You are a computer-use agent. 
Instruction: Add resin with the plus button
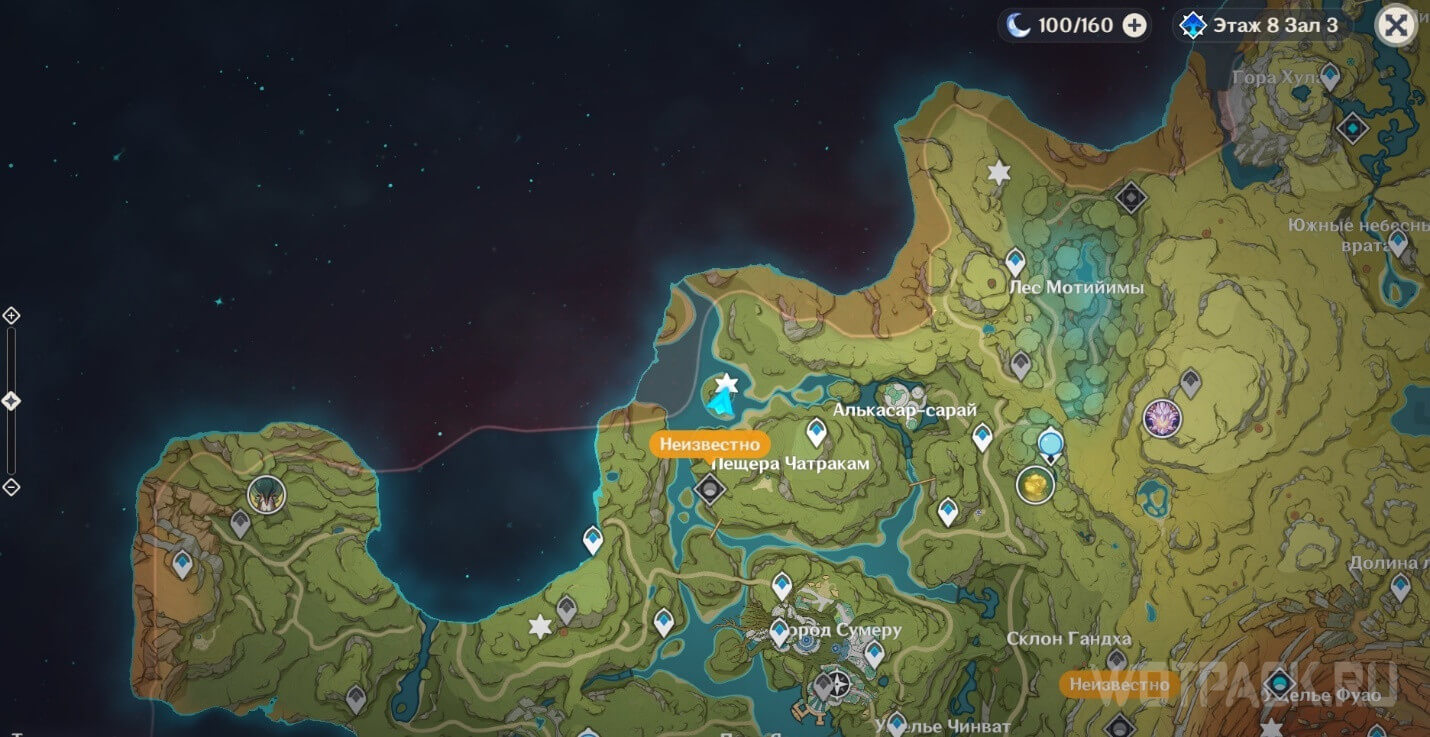(x=1134, y=26)
